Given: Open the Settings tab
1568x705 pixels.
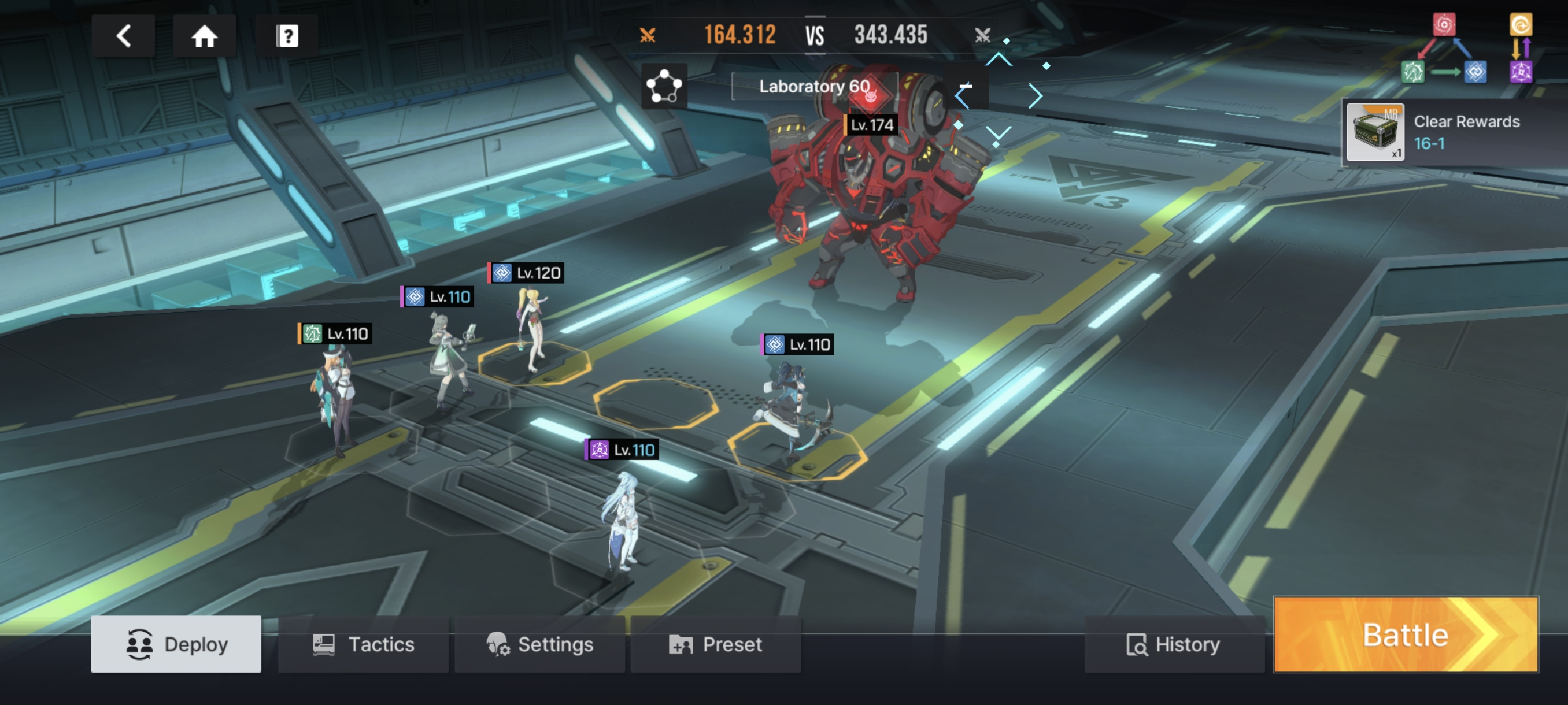Looking at the screenshot, I should coord(540,644).
